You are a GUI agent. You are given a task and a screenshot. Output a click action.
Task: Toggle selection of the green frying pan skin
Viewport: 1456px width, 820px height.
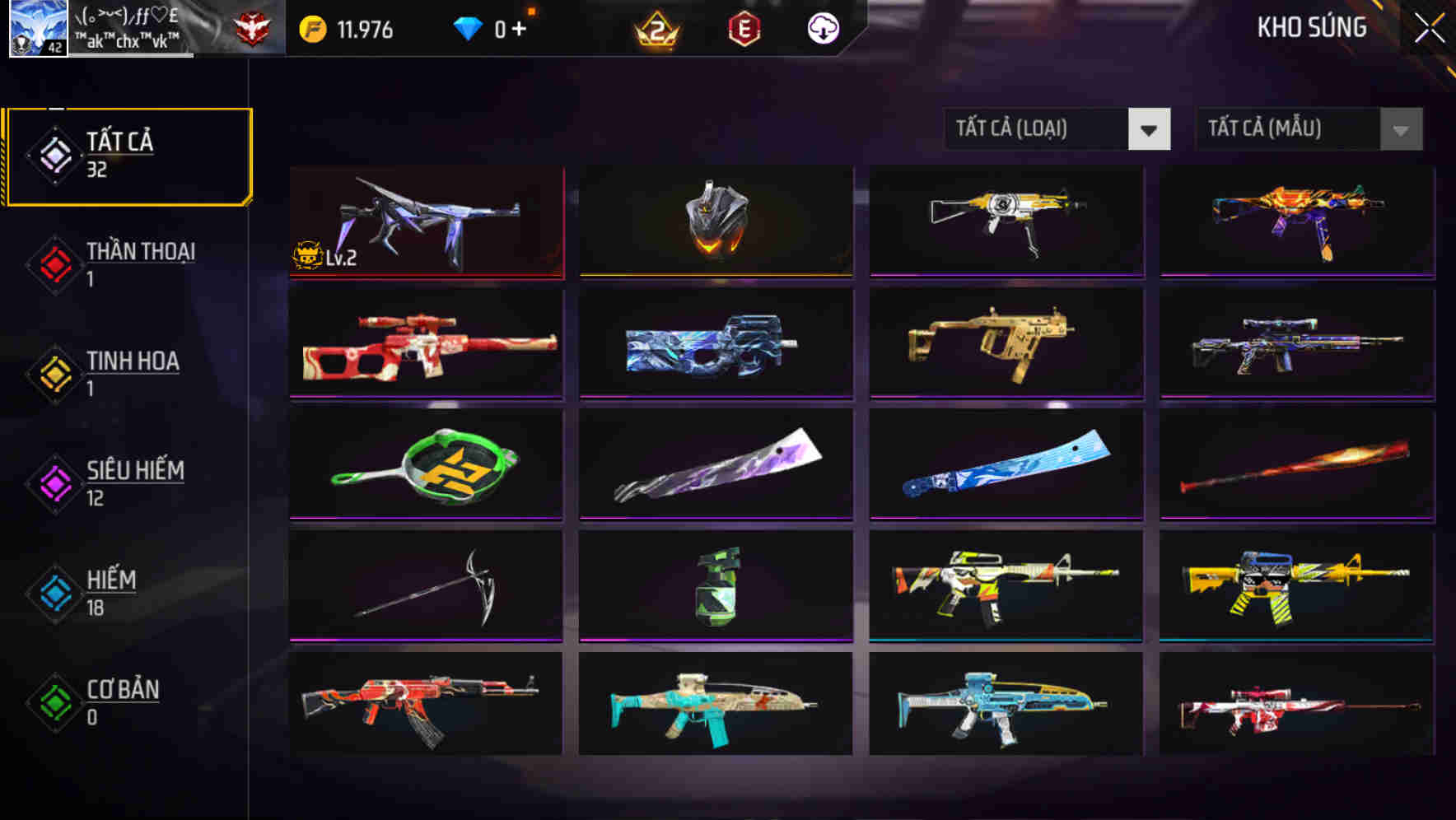click(426, 465)
